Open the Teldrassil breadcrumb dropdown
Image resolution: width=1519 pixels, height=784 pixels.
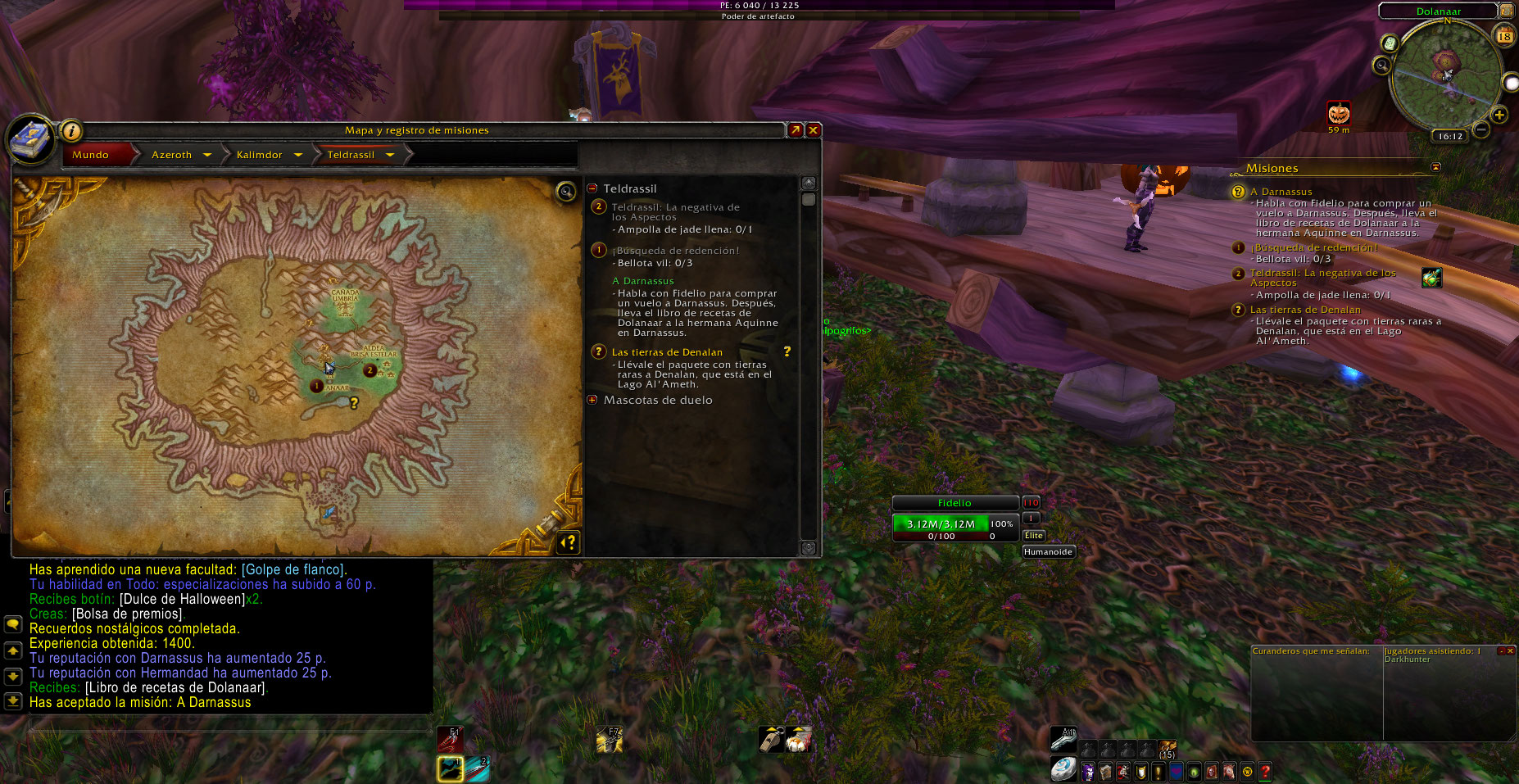coord(390,155)
